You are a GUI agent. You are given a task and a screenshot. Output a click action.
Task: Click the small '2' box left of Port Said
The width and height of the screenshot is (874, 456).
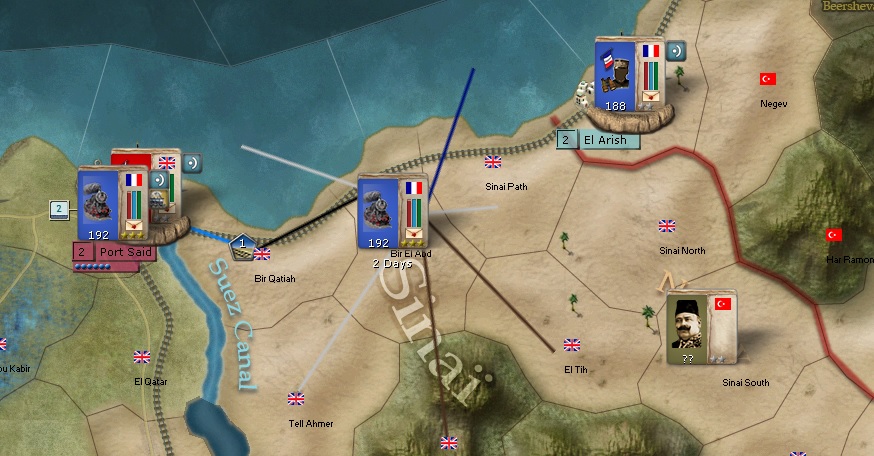59,209
